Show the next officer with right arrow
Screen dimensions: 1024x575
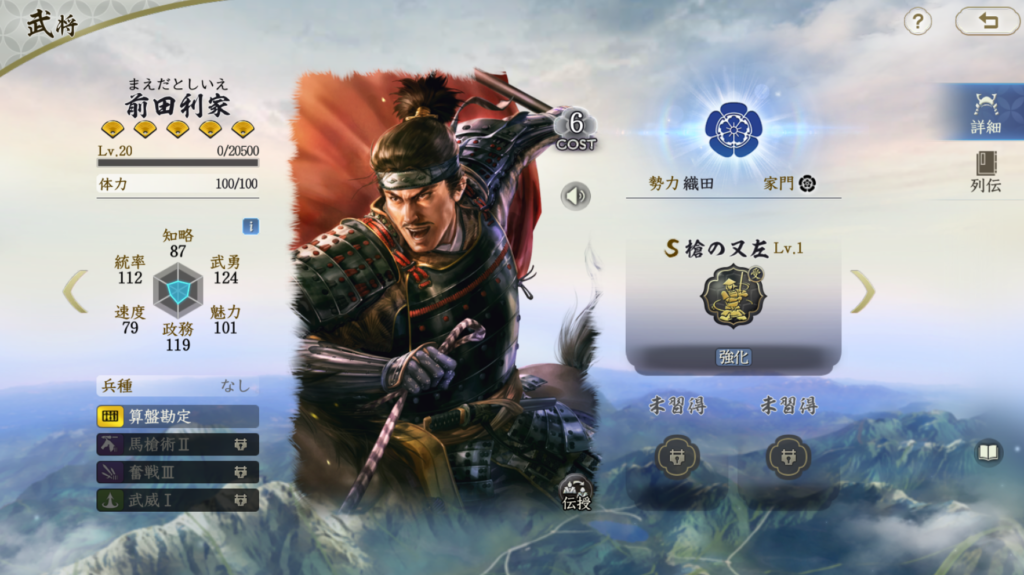pos(862,291)
